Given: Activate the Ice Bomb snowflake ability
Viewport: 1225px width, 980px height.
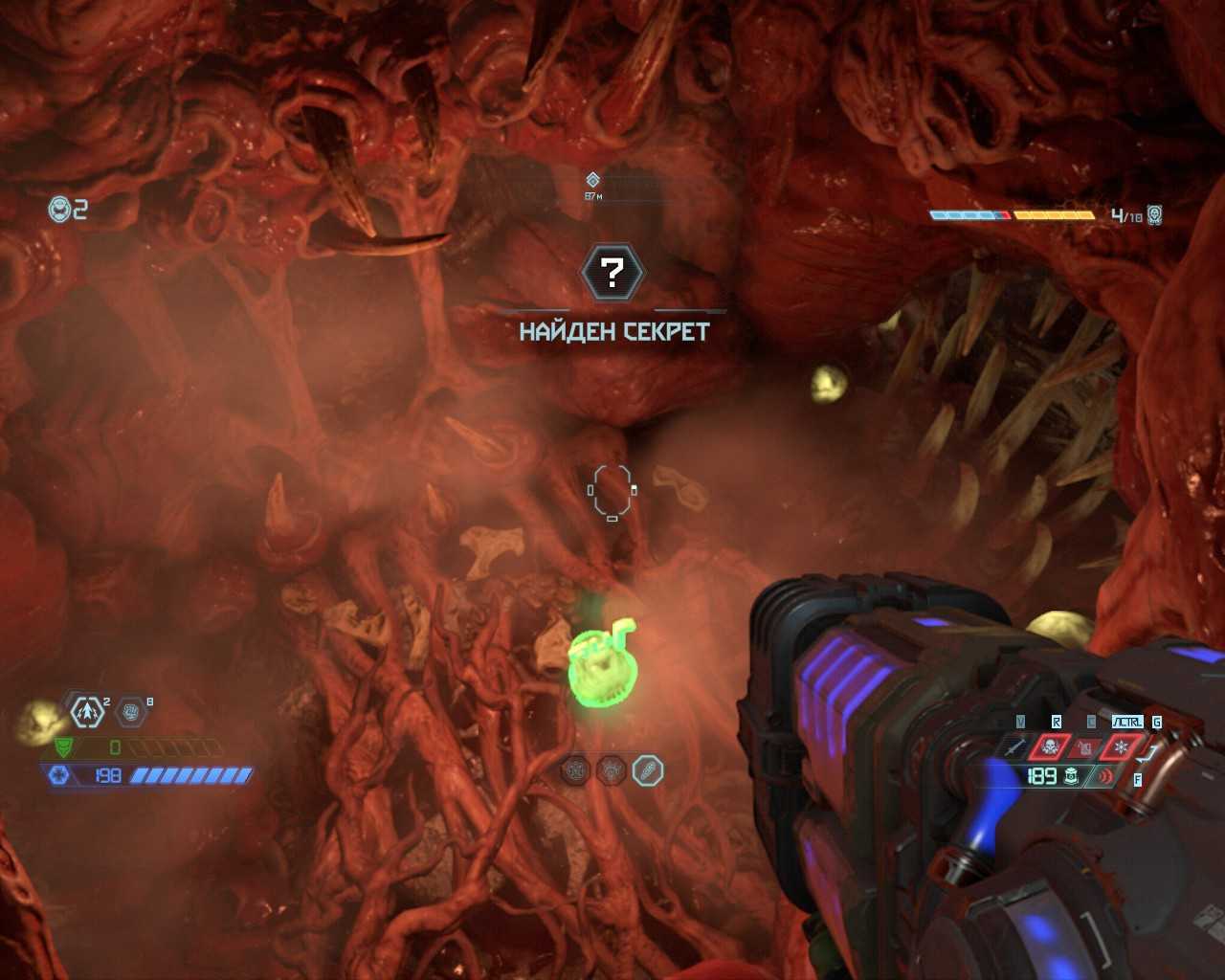Looking at the screenshot, I should point(1122,746).
